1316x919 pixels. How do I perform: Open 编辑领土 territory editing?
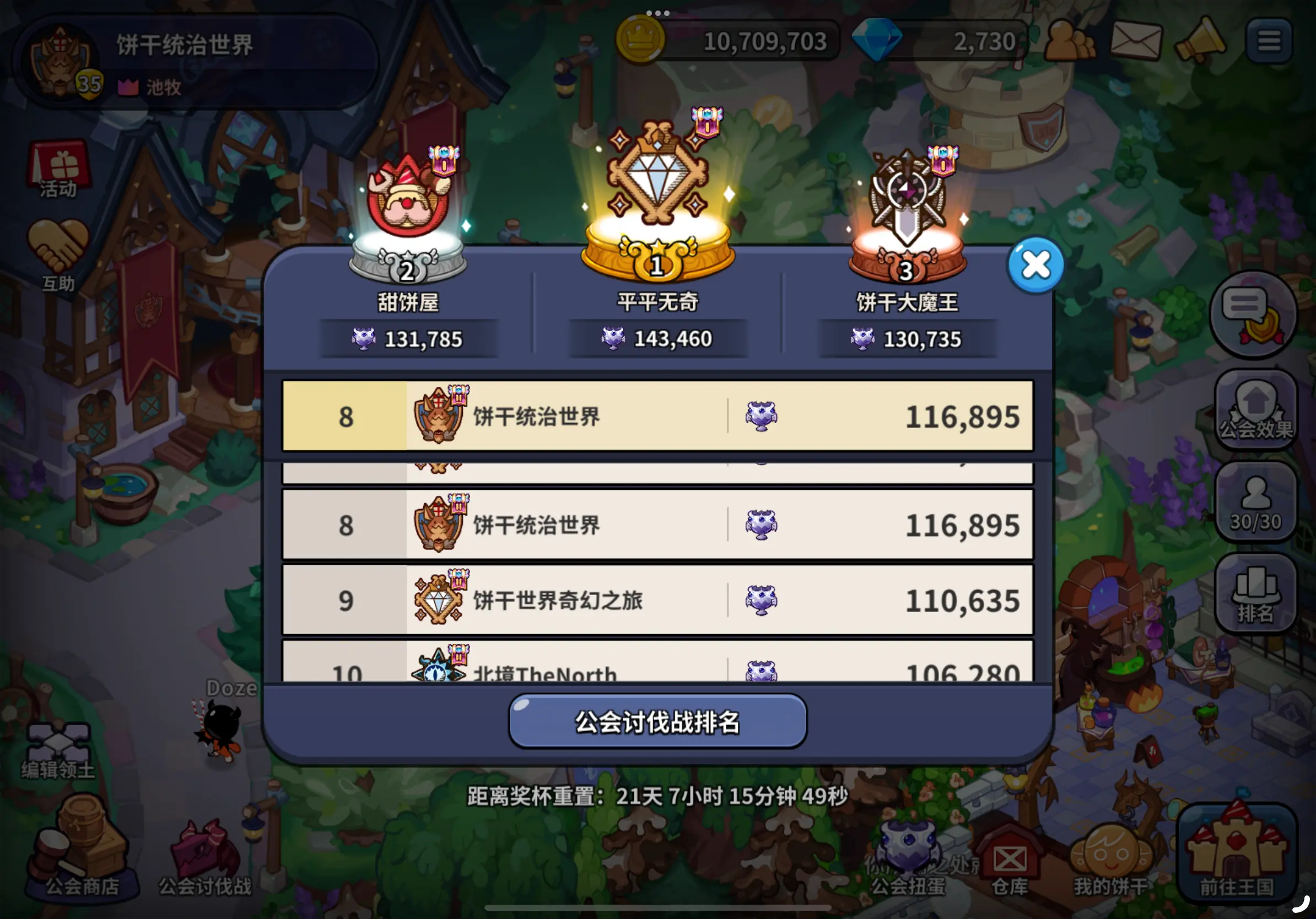tap(61, 745)
